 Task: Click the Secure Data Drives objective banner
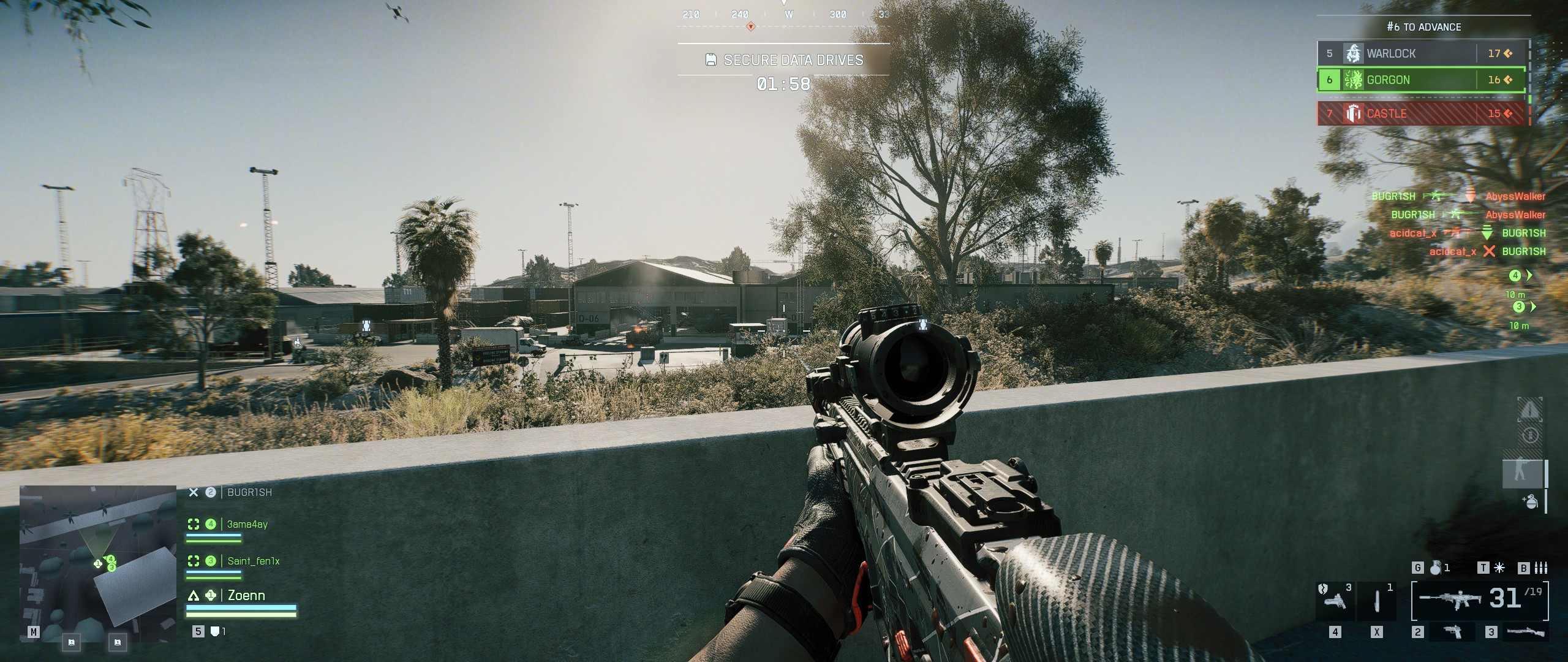(x=784, y=60)
